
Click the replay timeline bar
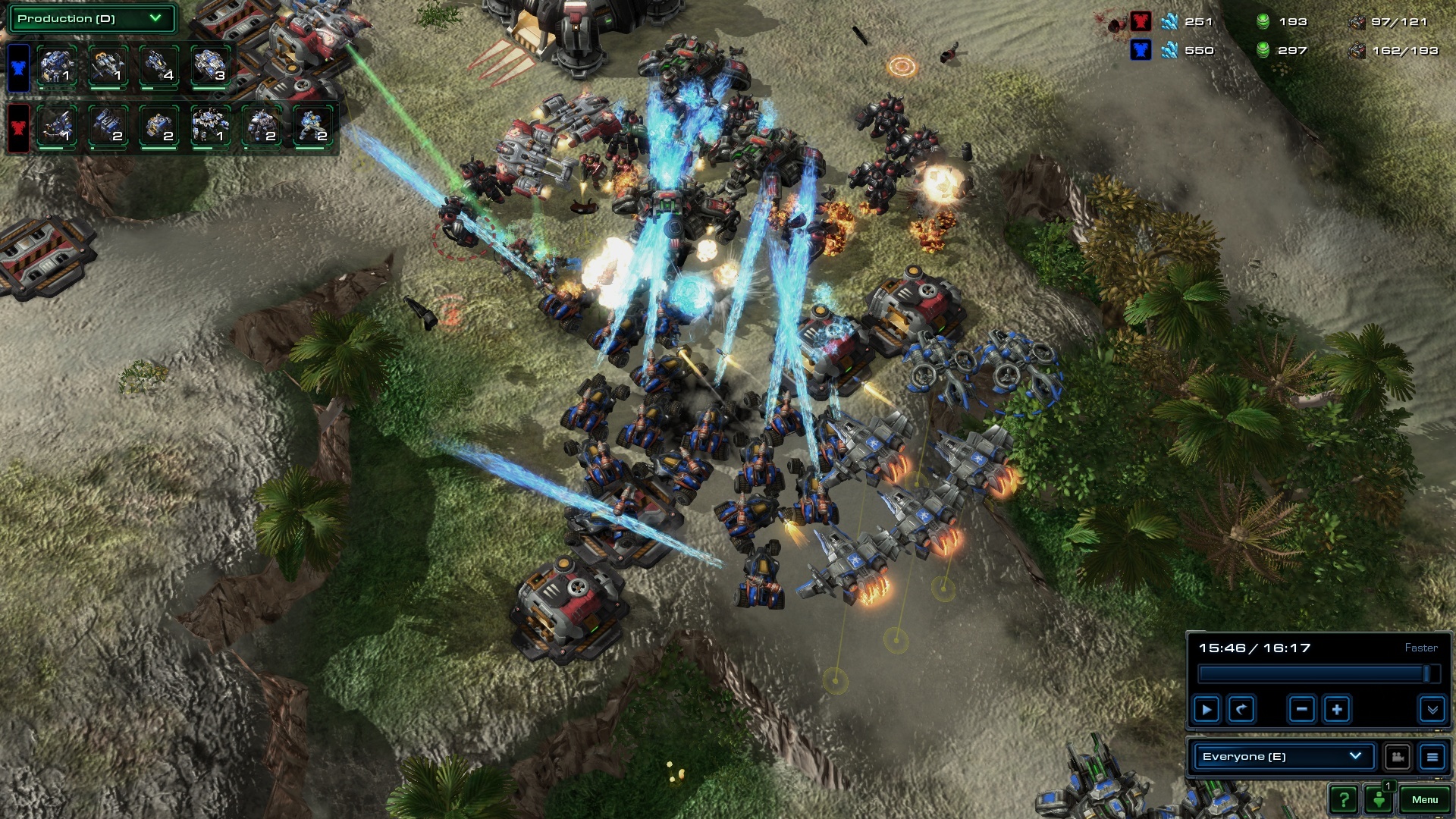point(1312,673)
